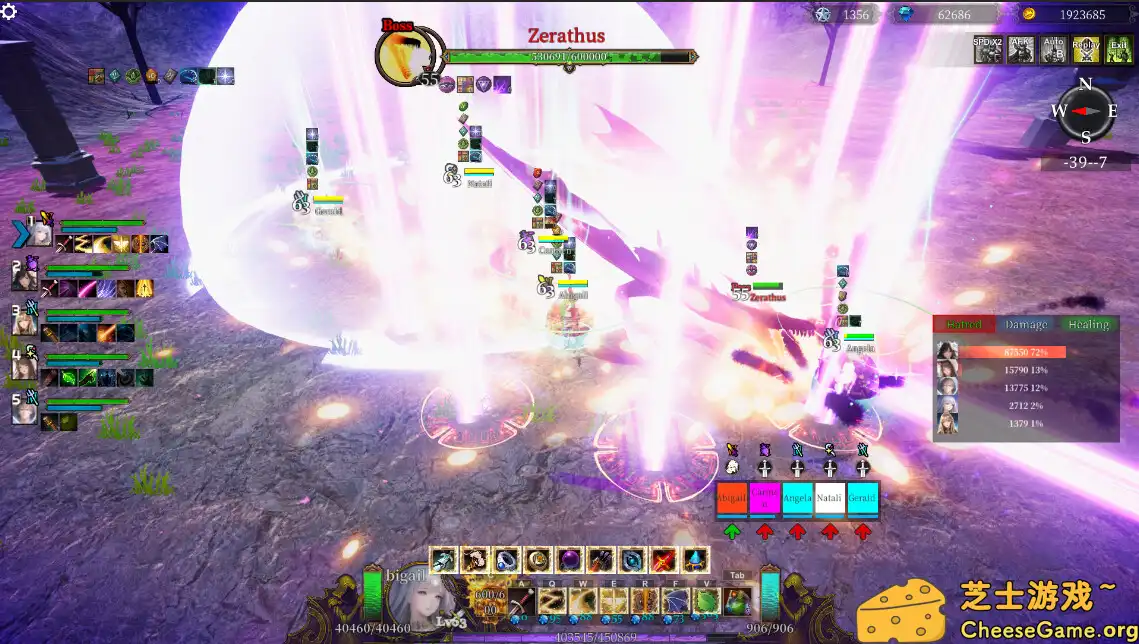The image size is (1139, 644).
Task: Enable AFK mode
Action: tap(1020, 49)
